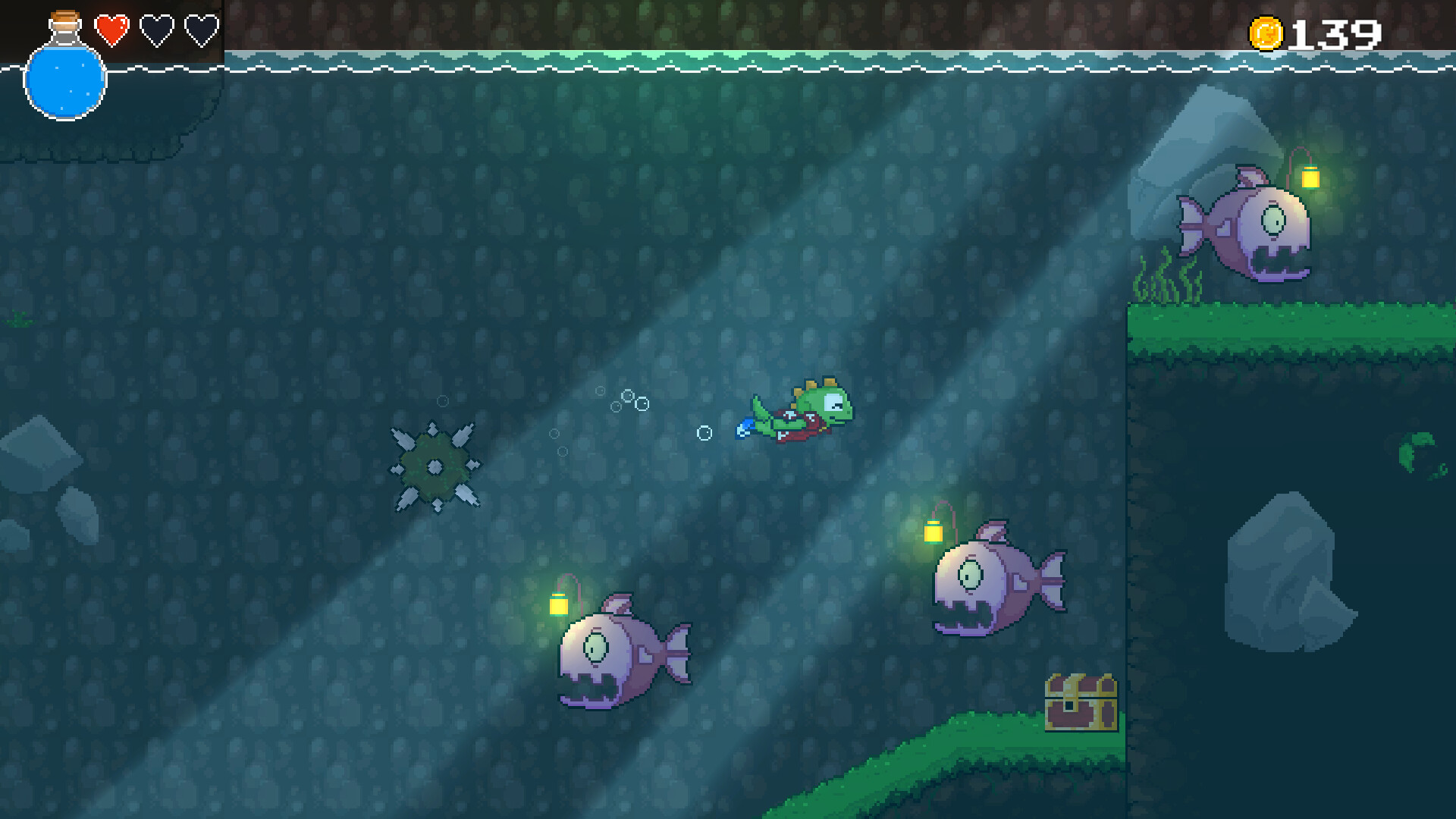The image size is (1456, 819).
Task: Click the spiky mine obstacle
Action: click(436, 468)
